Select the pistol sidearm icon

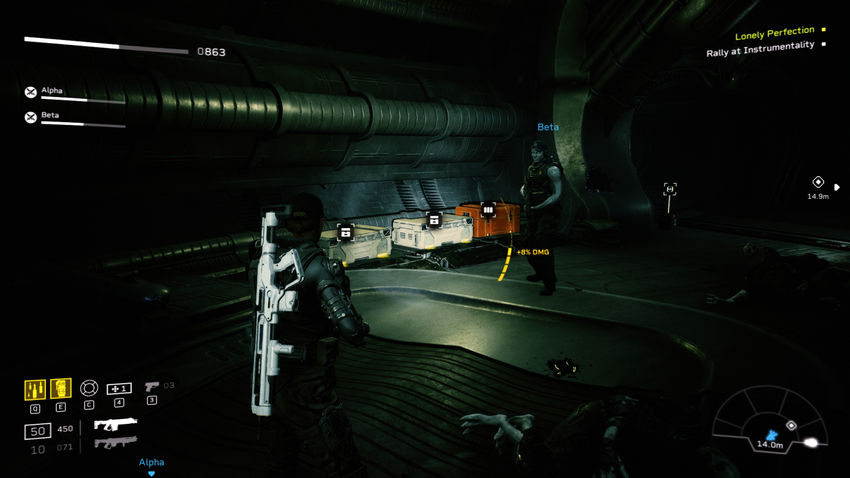[x=152, y=386]
